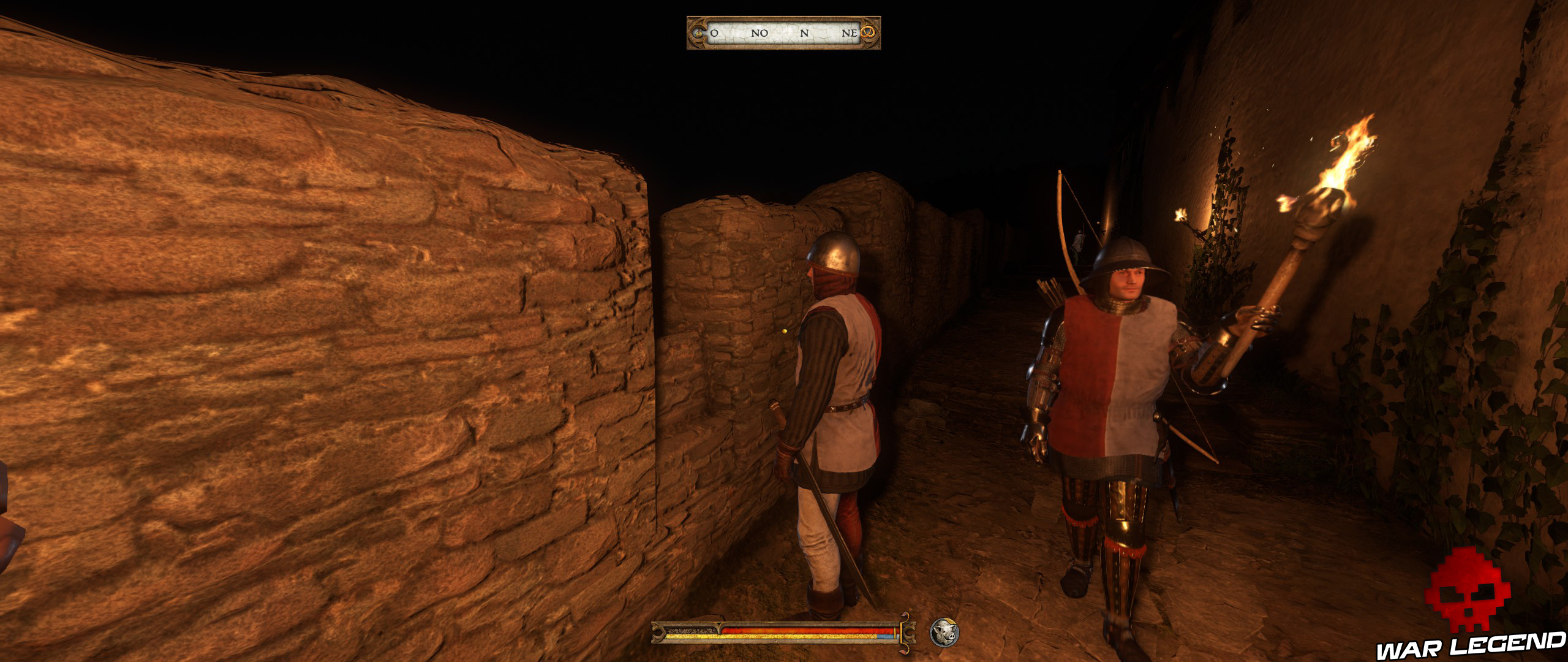Viewport: 1568px width, 662px height.
Task: Select the clock icon on the compass left end
Action: (698, 34)
